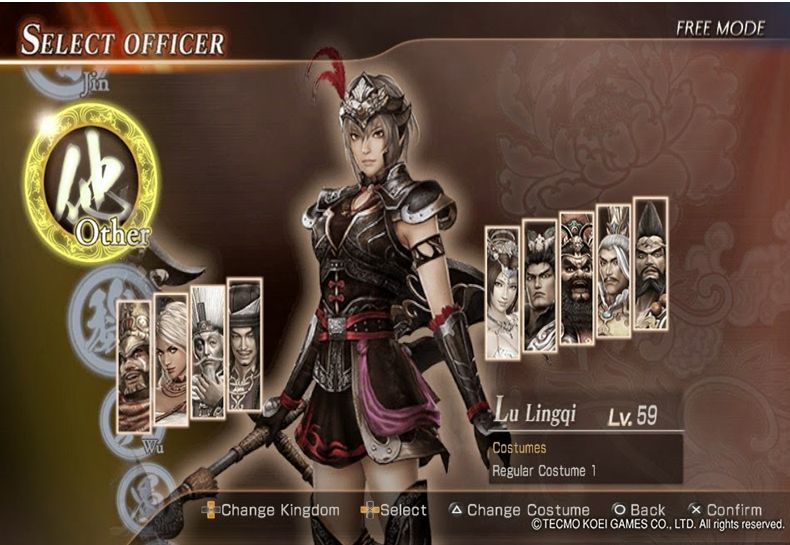The image size is (790, 545).
Task: Choose the smiling officer in black hat
Action: click(x=244, y=345)
